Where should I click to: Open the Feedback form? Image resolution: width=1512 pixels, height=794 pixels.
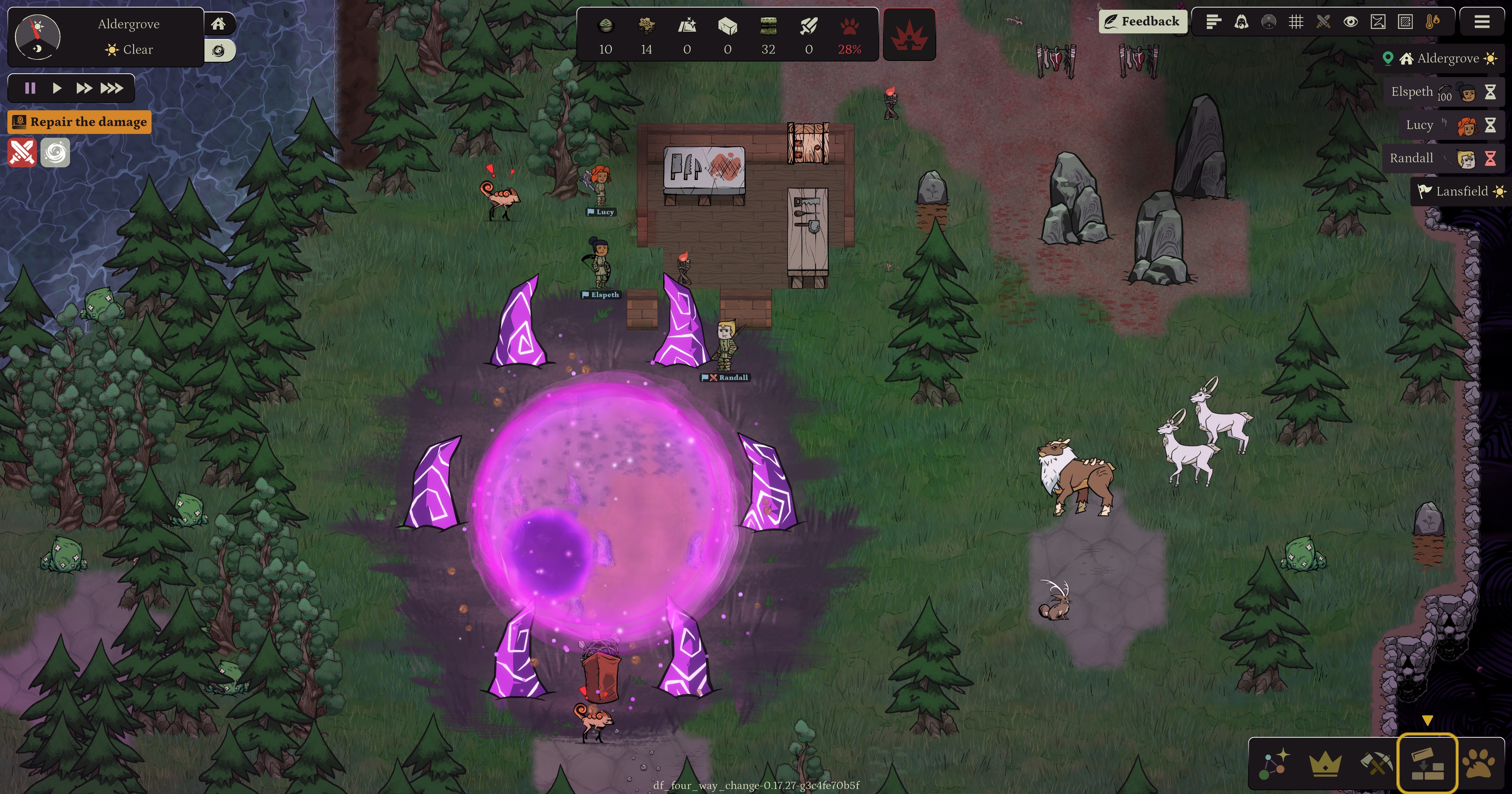coord(1142,22)
